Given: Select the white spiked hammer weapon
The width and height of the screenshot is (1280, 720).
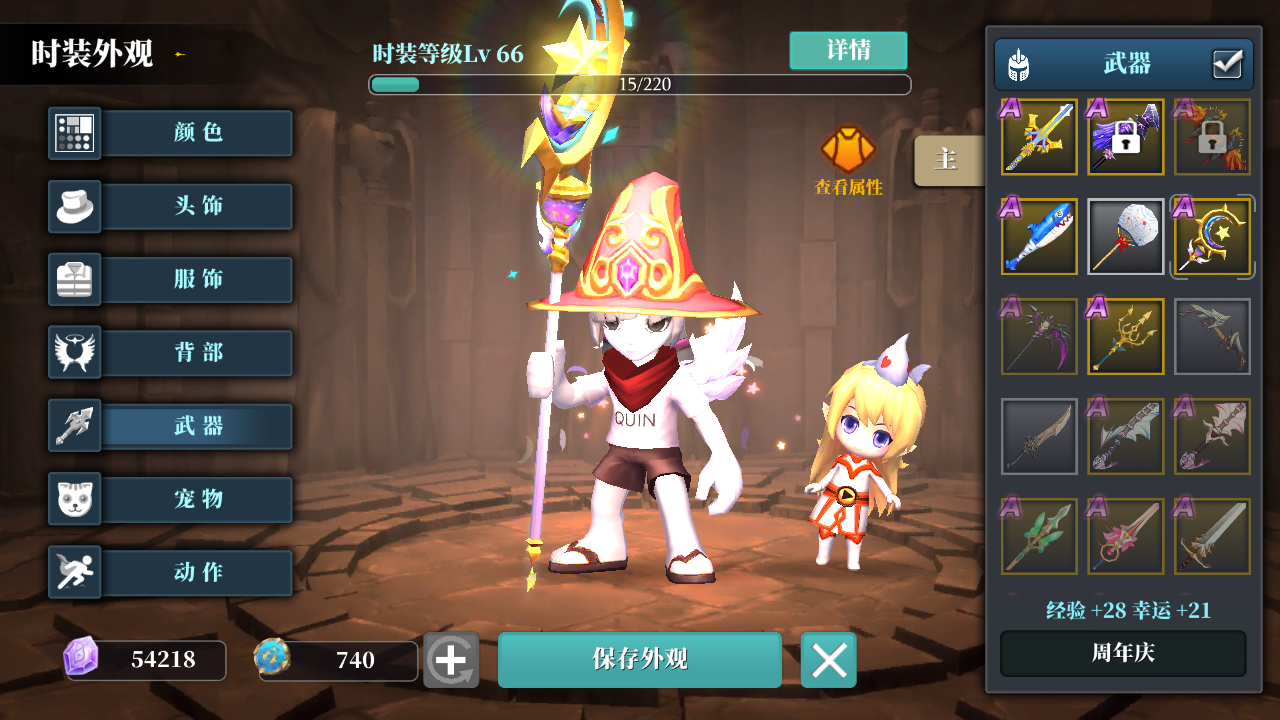Looking at the screenshot, I should coord(1125,237).
